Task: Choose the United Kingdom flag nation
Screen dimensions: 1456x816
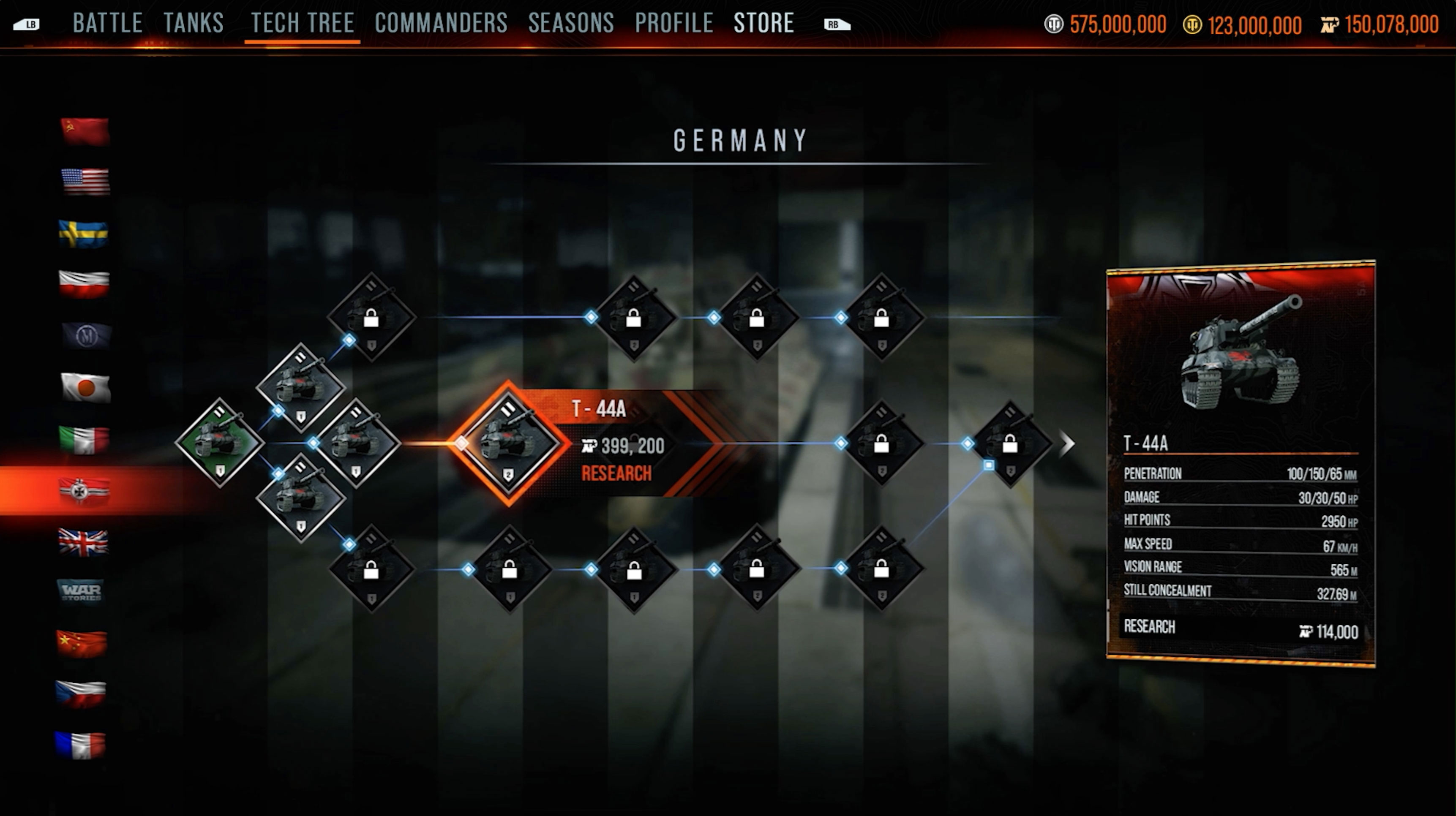Action: 83,542
